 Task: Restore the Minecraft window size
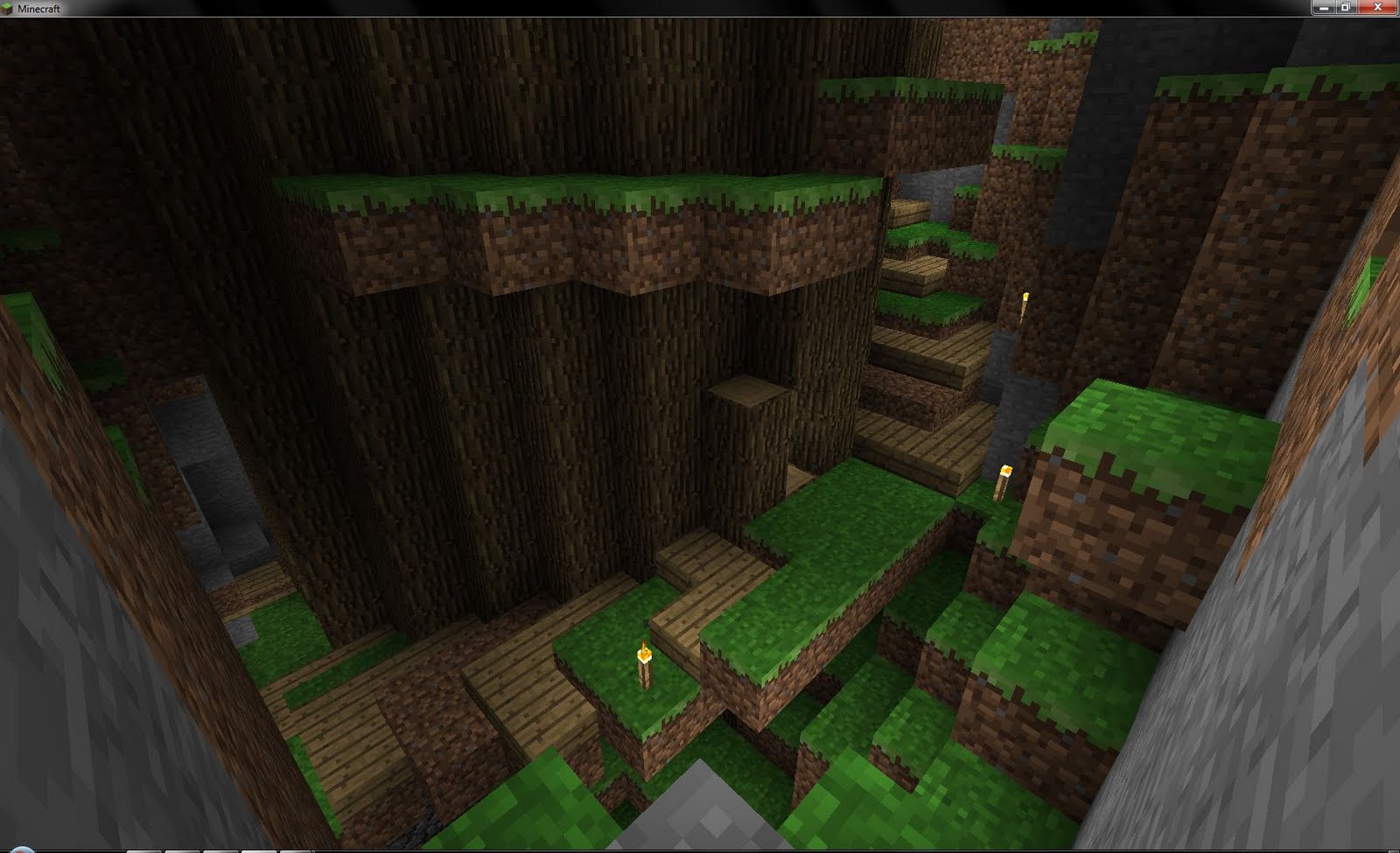click(x=1345, y=9)
